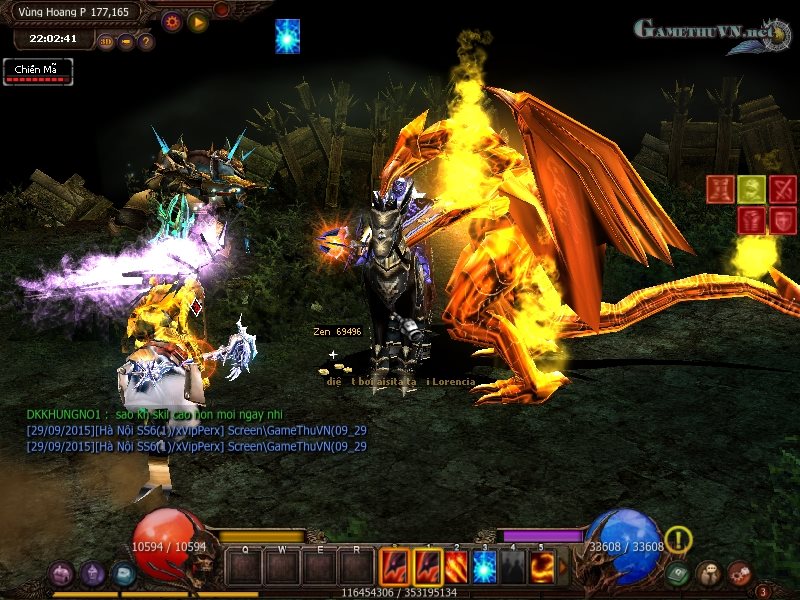Open the question mark help button

coord(146,42)
